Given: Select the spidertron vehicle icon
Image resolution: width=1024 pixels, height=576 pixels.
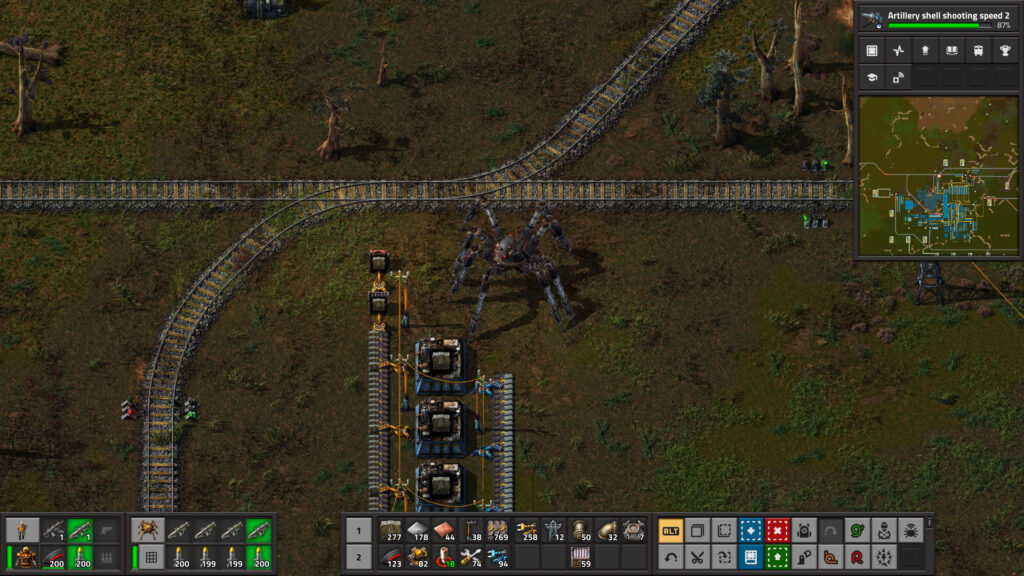Looking at the screenshot, I should [148, 531].
